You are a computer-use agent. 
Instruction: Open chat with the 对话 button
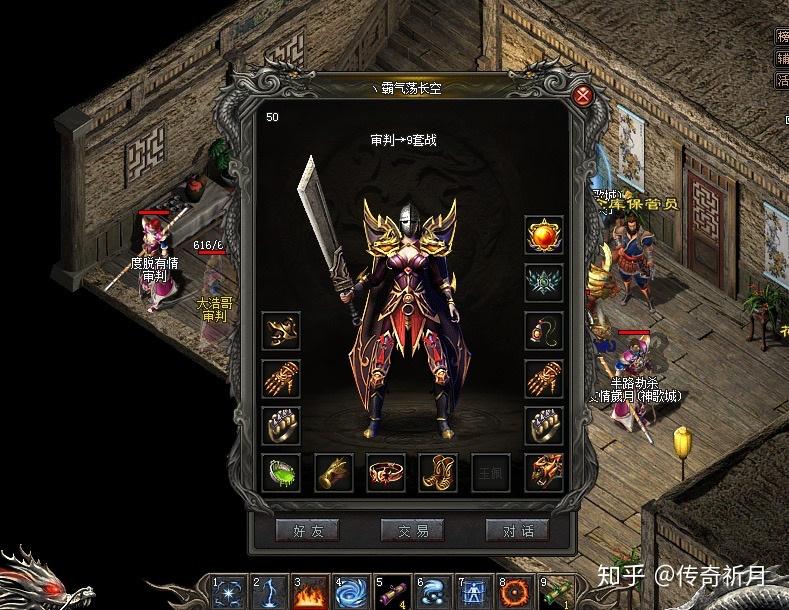(517, 530)
